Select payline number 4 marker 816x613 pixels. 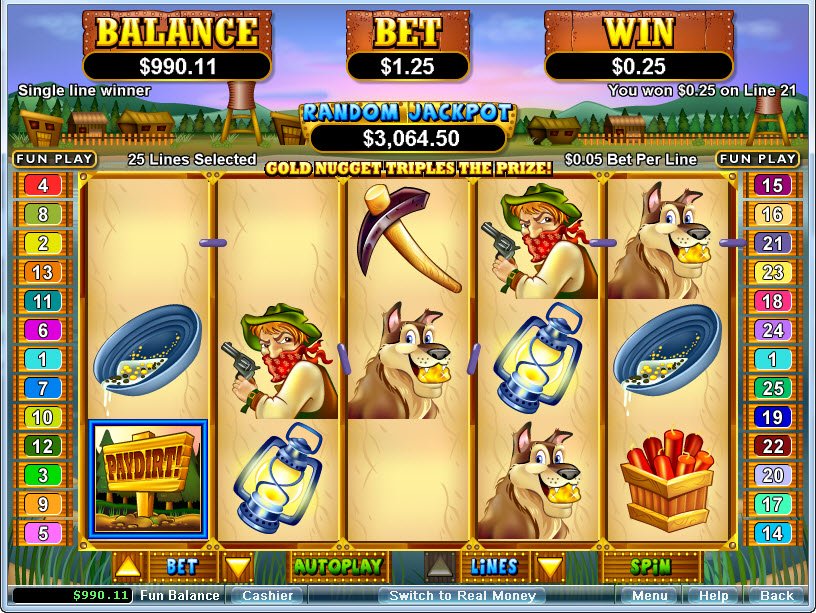click(x=42, y=185)
